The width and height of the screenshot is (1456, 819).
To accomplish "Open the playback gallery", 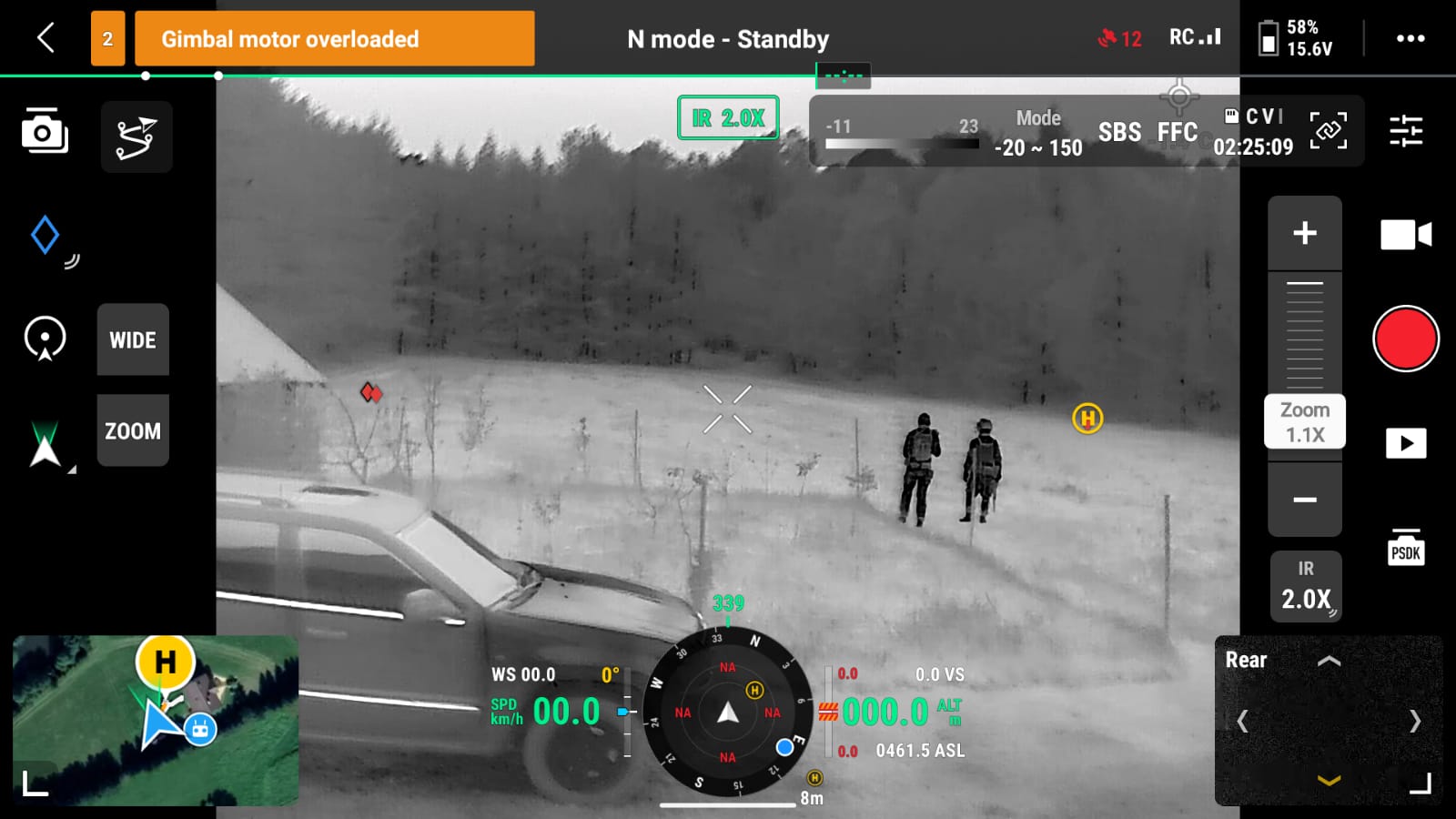I will pyautogui.click(x=1405, y=443).
